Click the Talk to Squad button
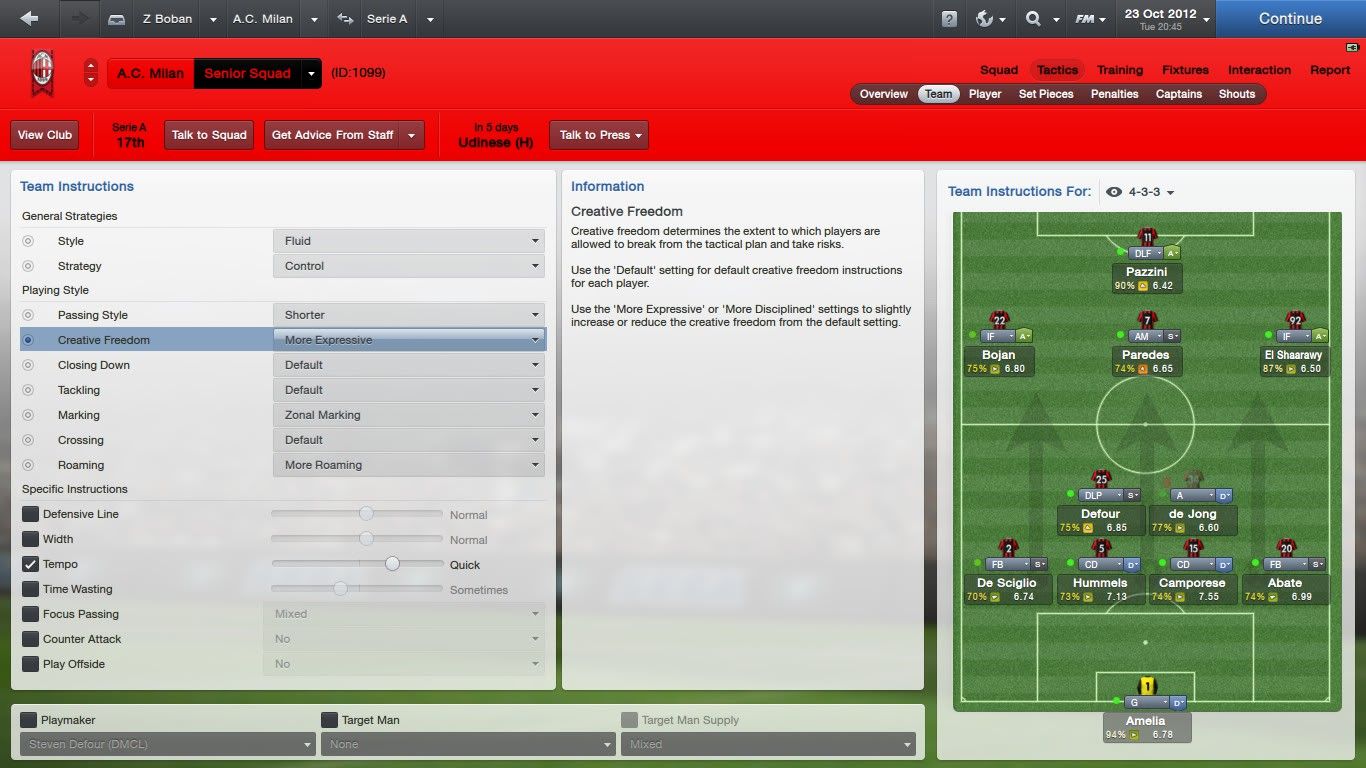 (x=209, y=135)
